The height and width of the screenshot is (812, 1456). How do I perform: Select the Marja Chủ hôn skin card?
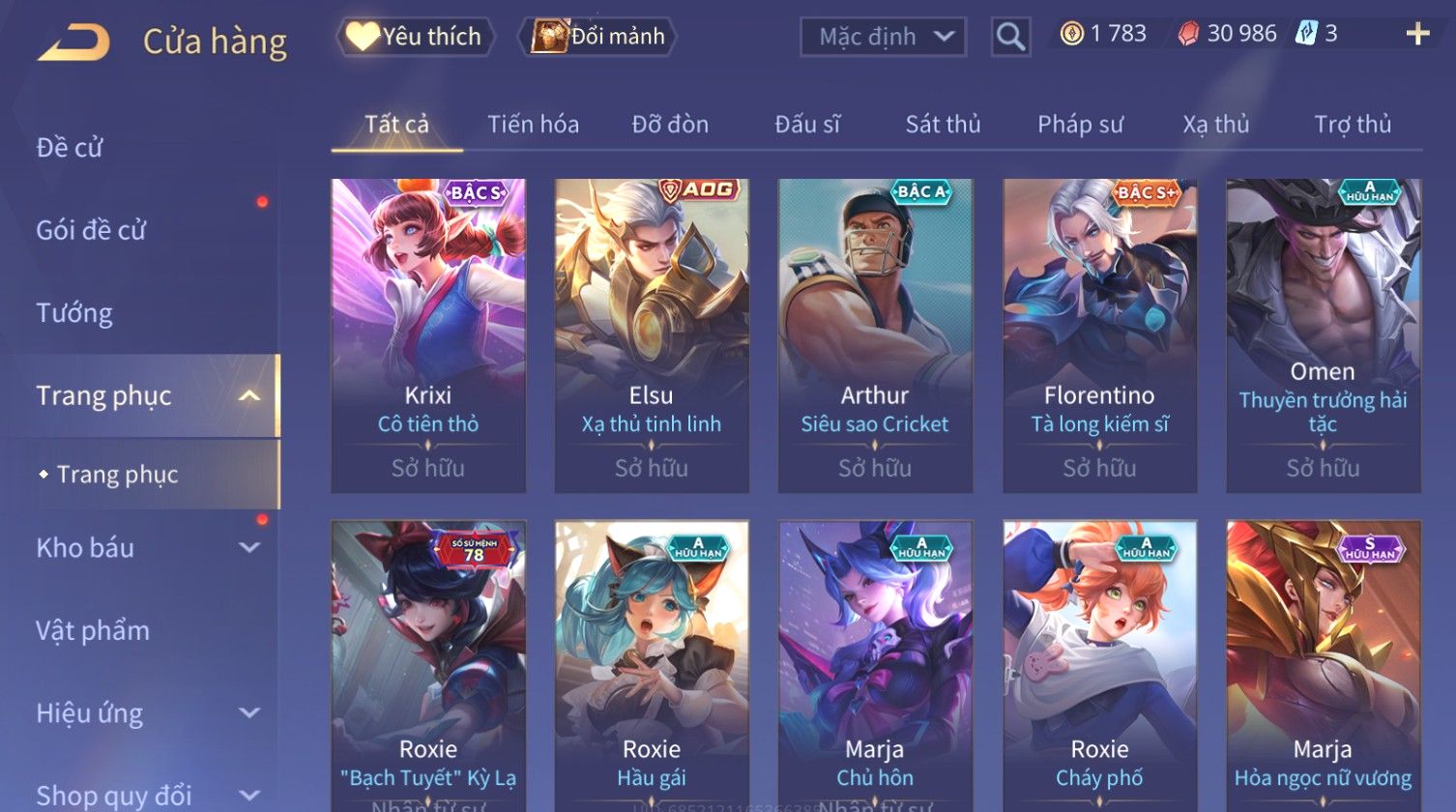(x=875, y=667)
